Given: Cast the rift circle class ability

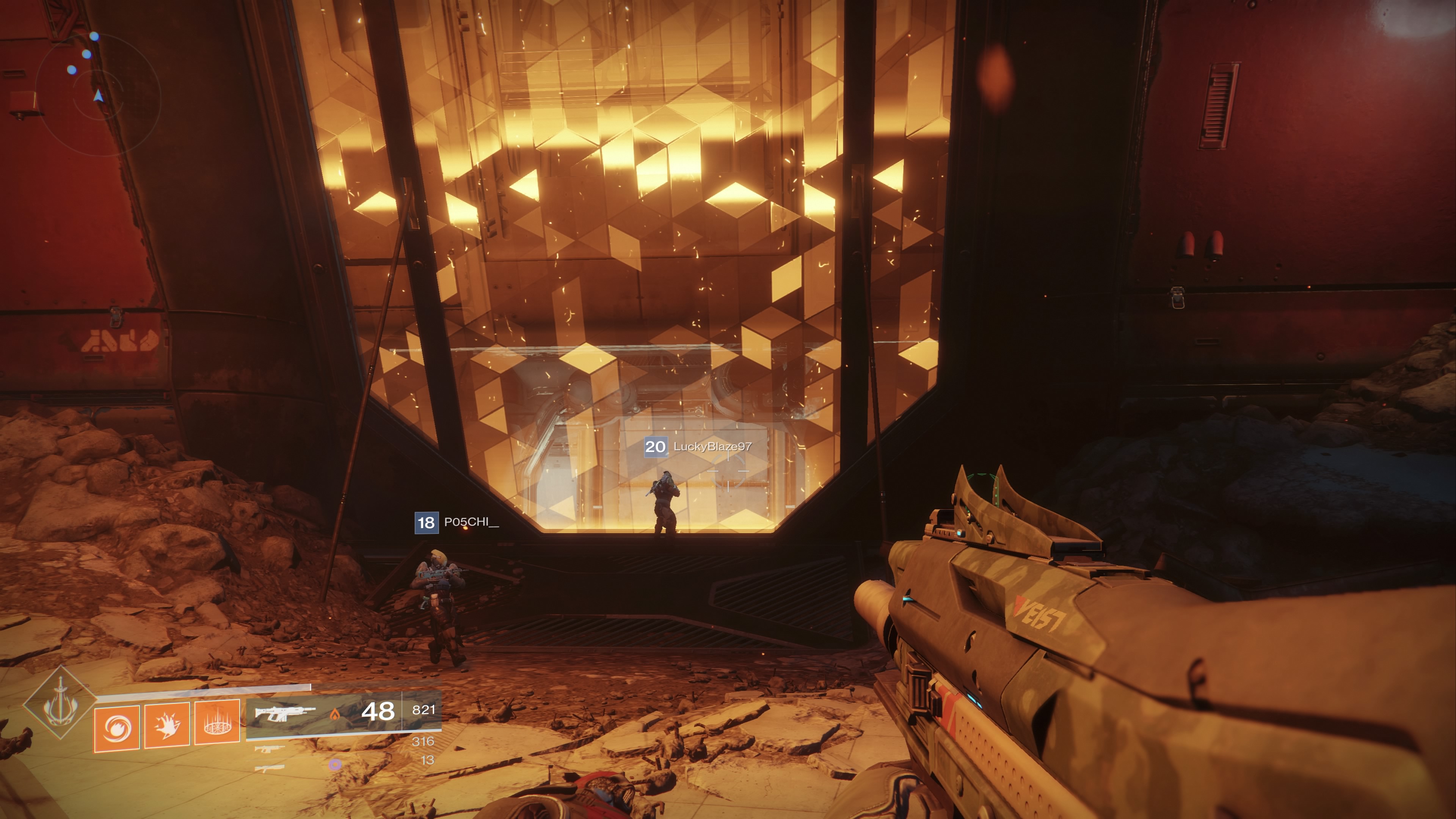Looking at the screenshot, I should 217,723.
